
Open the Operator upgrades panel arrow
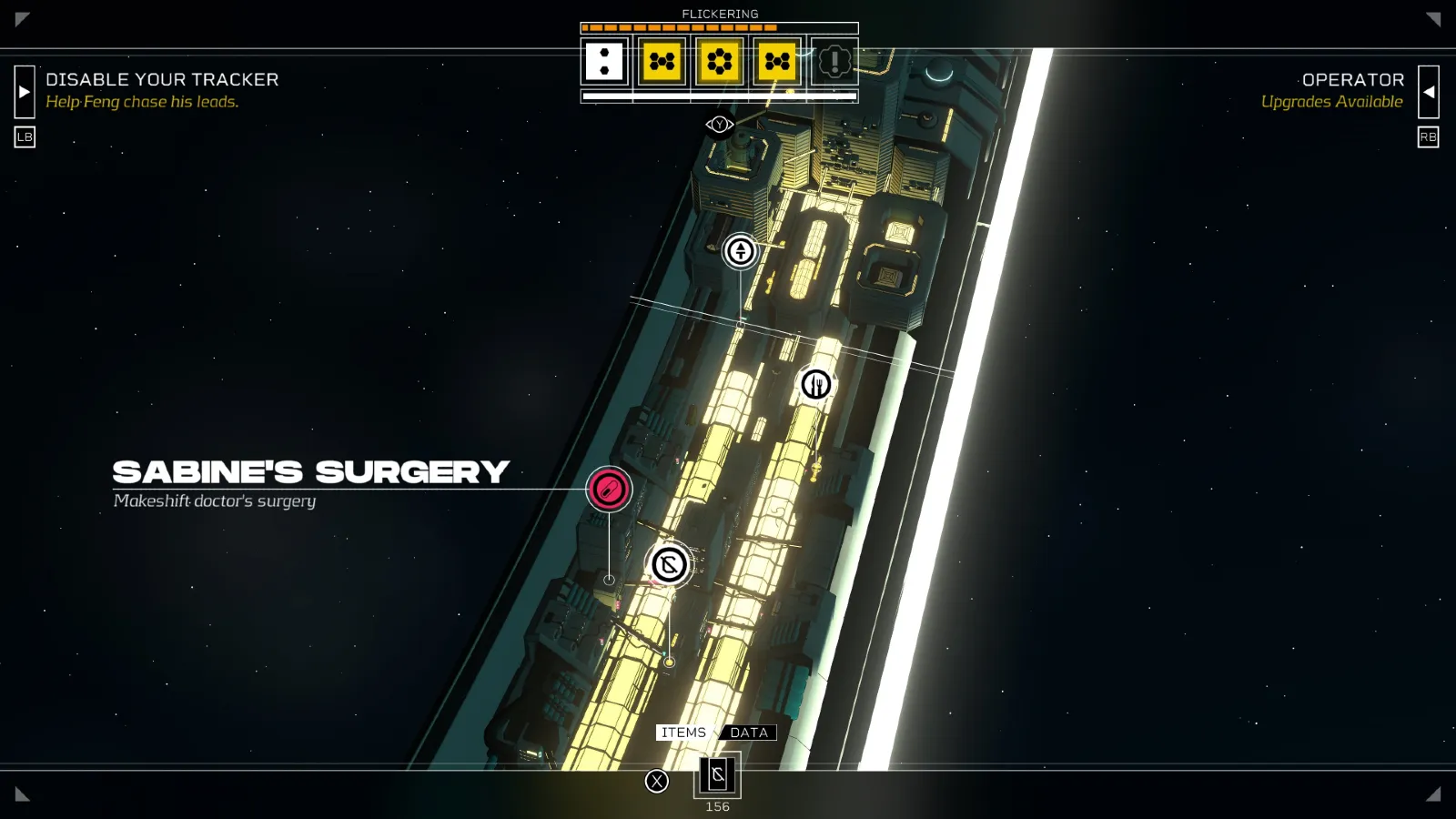1429,92
